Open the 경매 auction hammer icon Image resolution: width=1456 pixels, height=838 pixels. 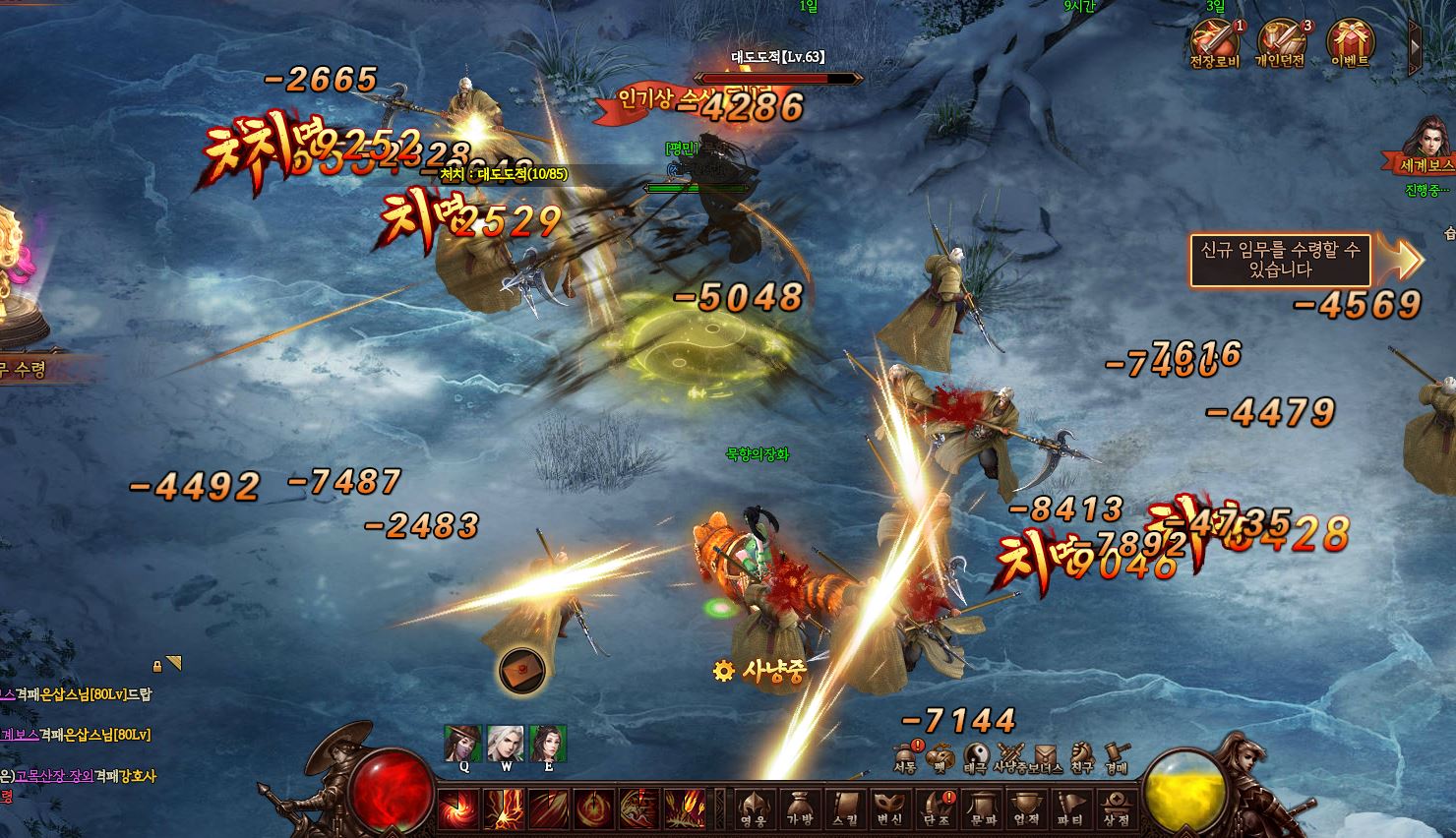click(x=1116, y=753)
